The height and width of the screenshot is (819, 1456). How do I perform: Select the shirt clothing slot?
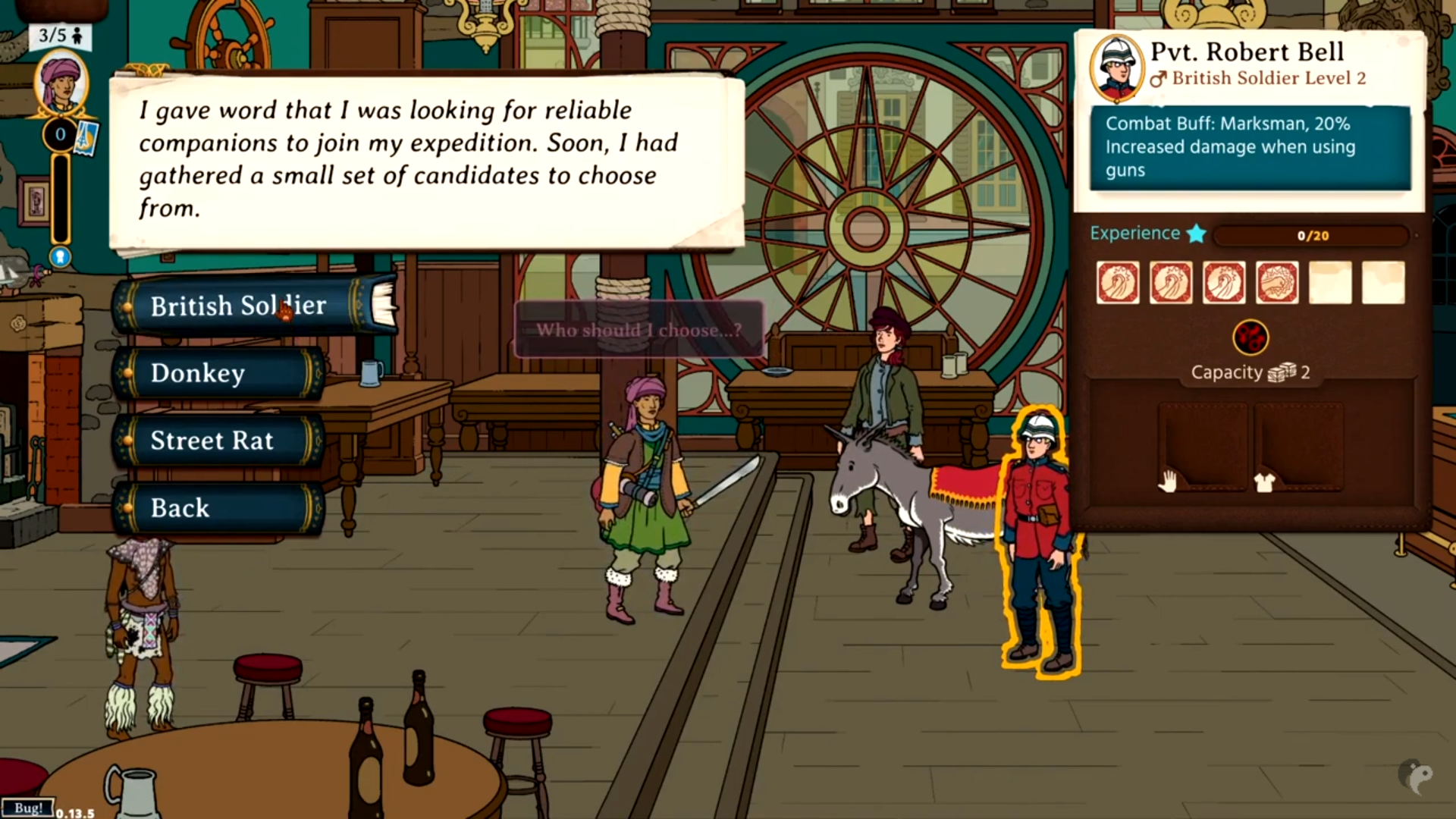(1298, 448)
